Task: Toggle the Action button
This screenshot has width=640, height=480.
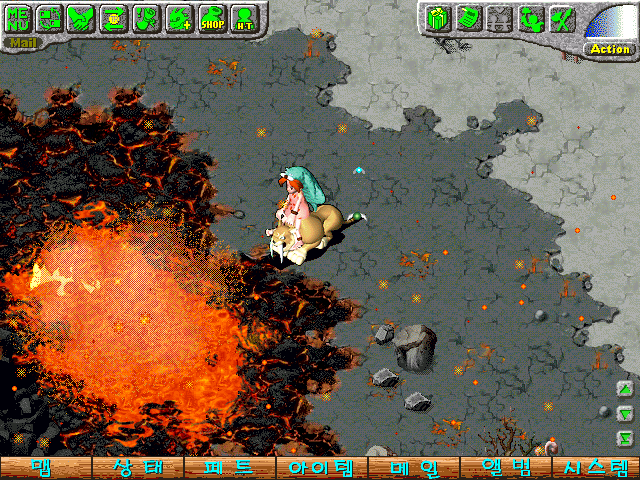Action: click(609, 48)
